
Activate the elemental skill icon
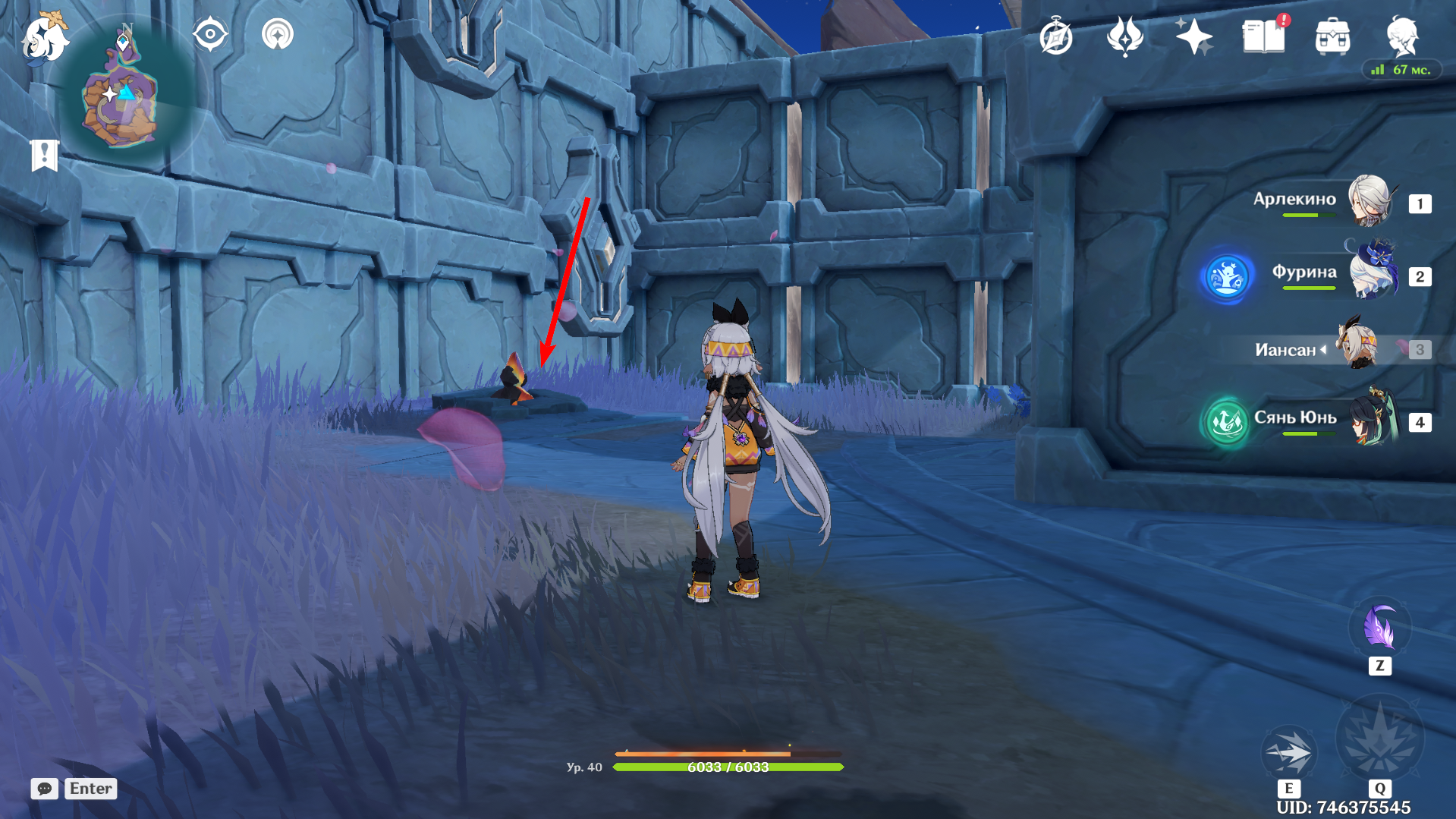coord(1288,751)
